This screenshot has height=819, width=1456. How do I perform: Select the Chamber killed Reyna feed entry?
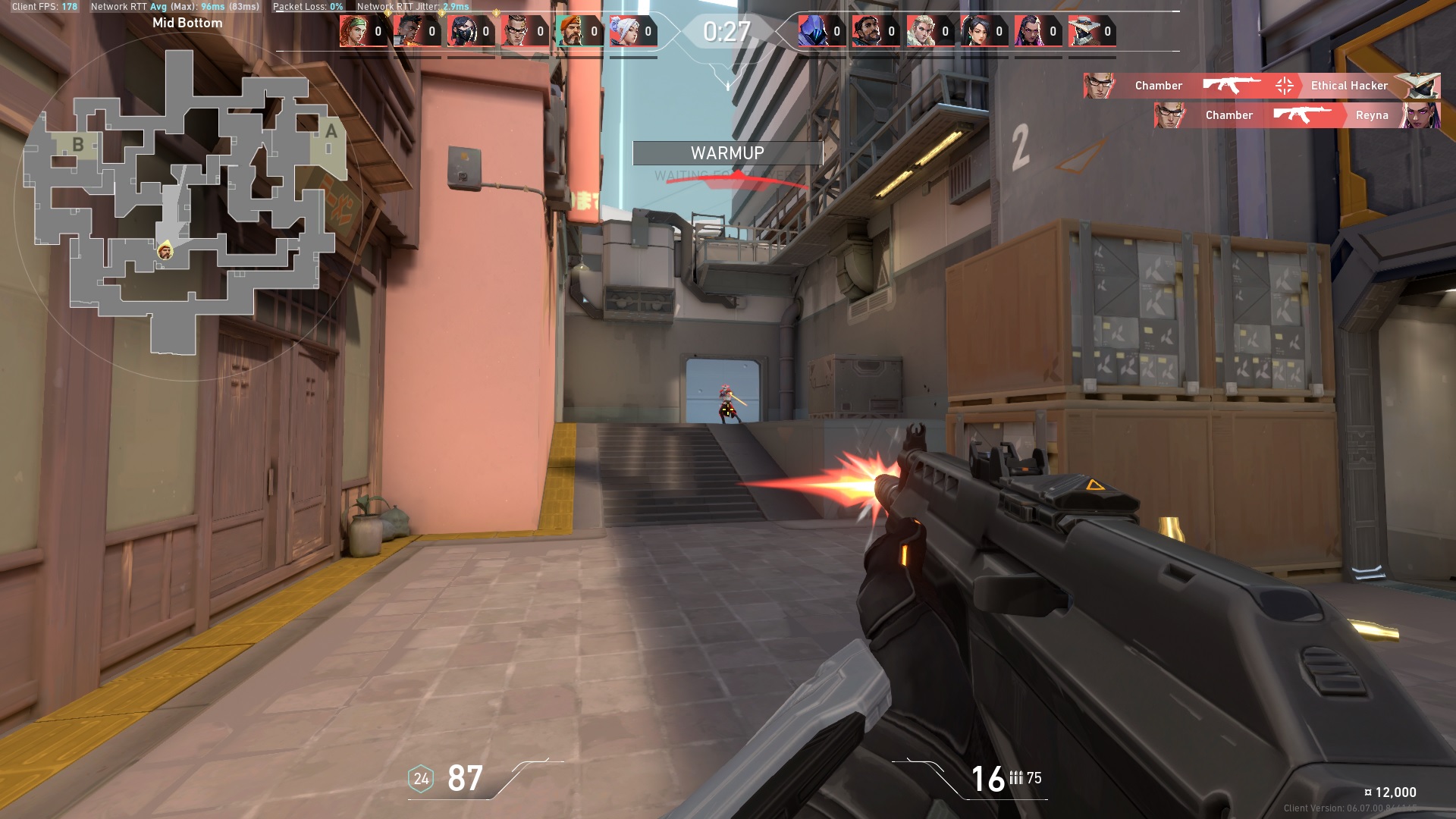pyautogui.click(x=1297, y=115)
